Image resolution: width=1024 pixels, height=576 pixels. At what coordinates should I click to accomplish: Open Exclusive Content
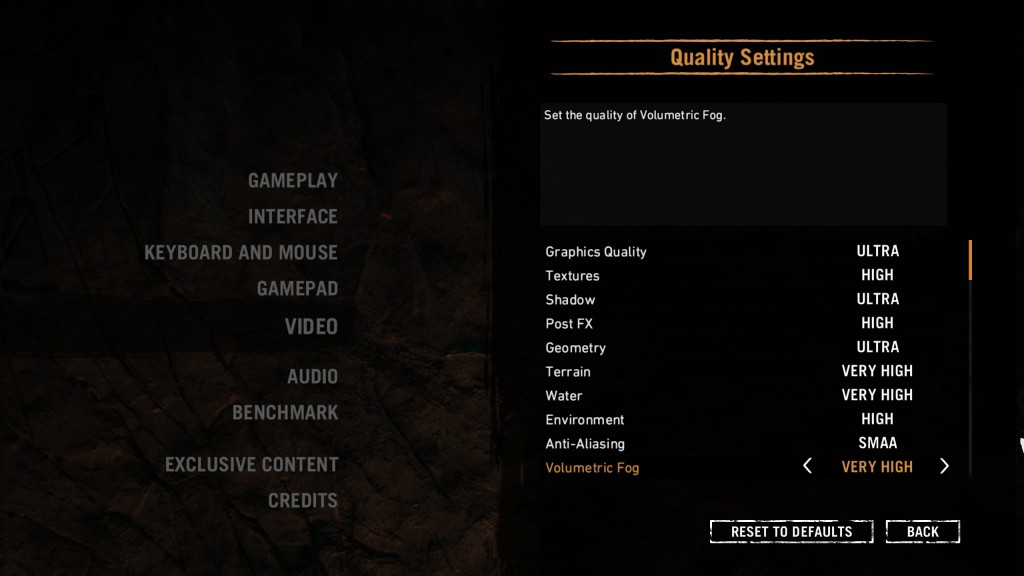[x=251, y=465]
